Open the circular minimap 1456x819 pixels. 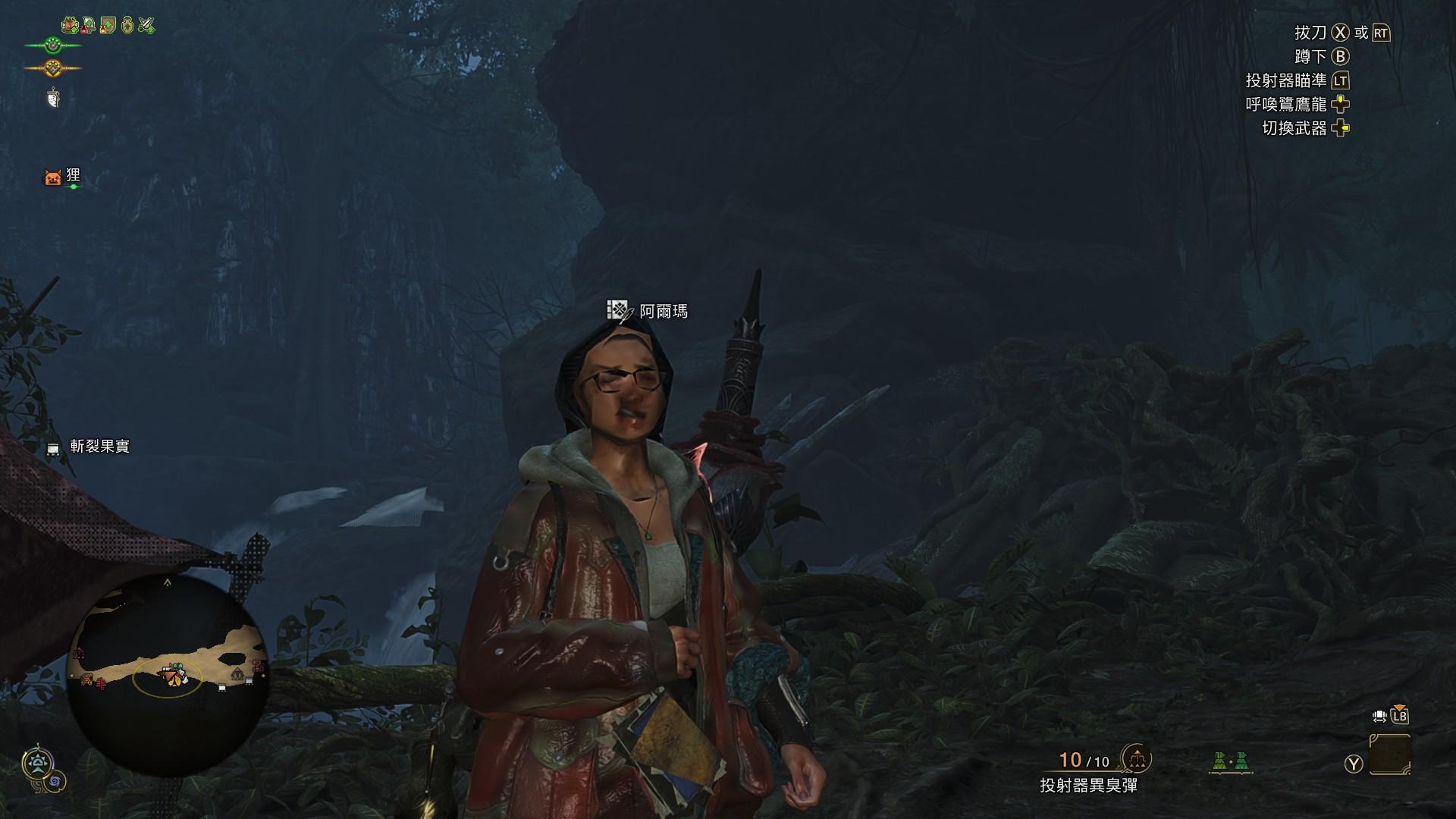[167, 675]
